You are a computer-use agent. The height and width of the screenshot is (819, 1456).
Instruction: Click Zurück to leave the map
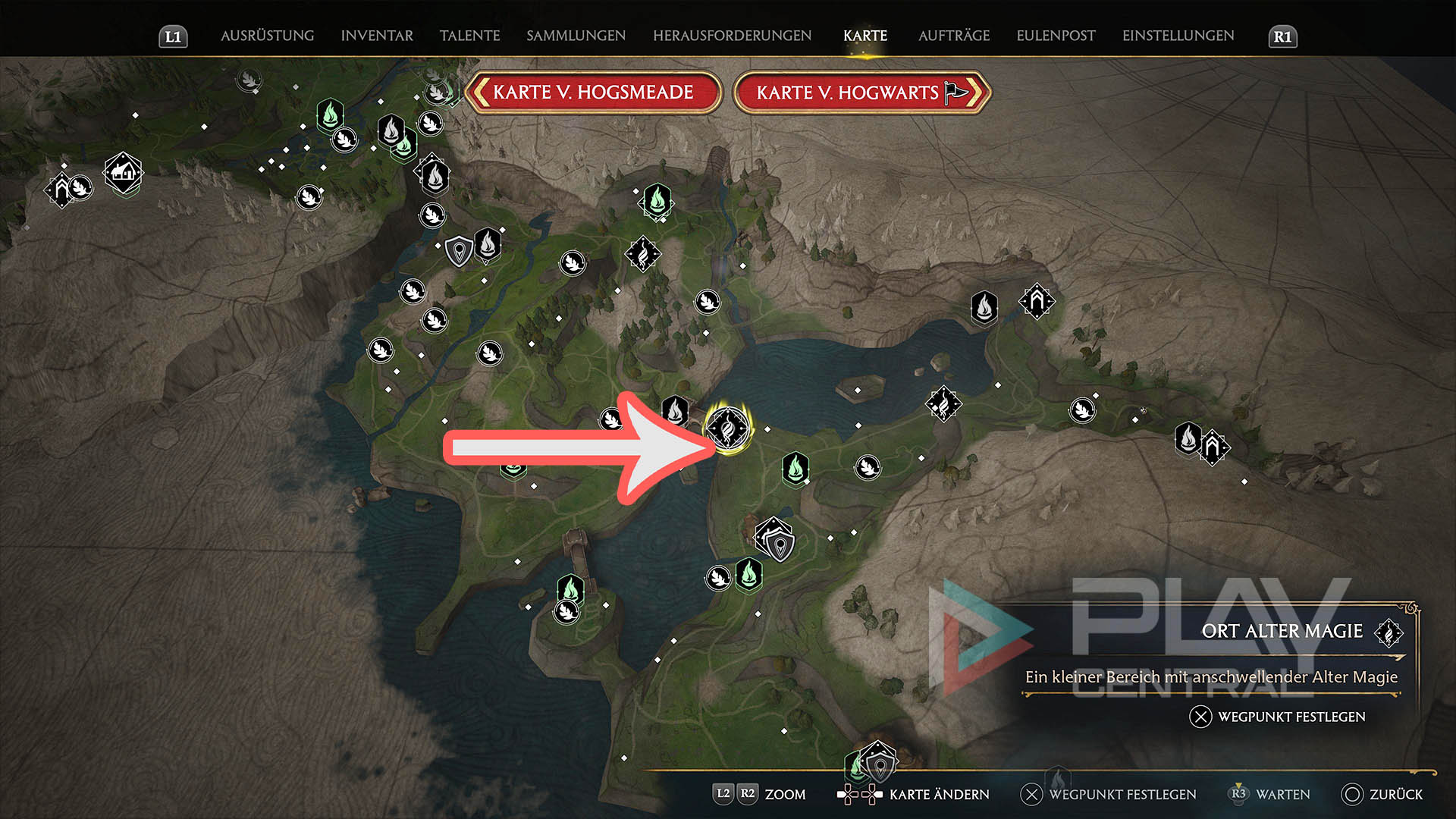tap(1382, 794)
